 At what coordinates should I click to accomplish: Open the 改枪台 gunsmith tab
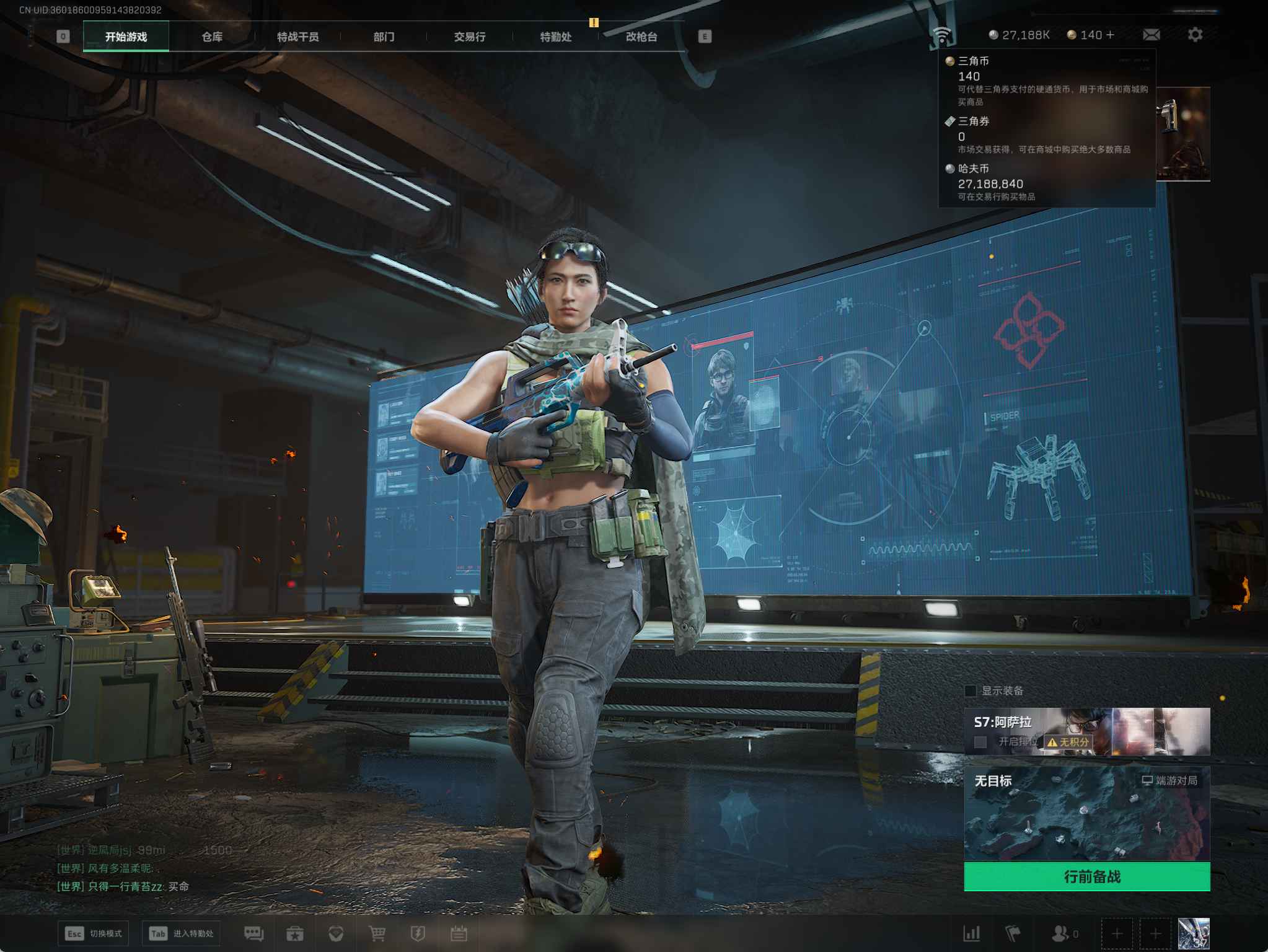(x=641, y=37)
